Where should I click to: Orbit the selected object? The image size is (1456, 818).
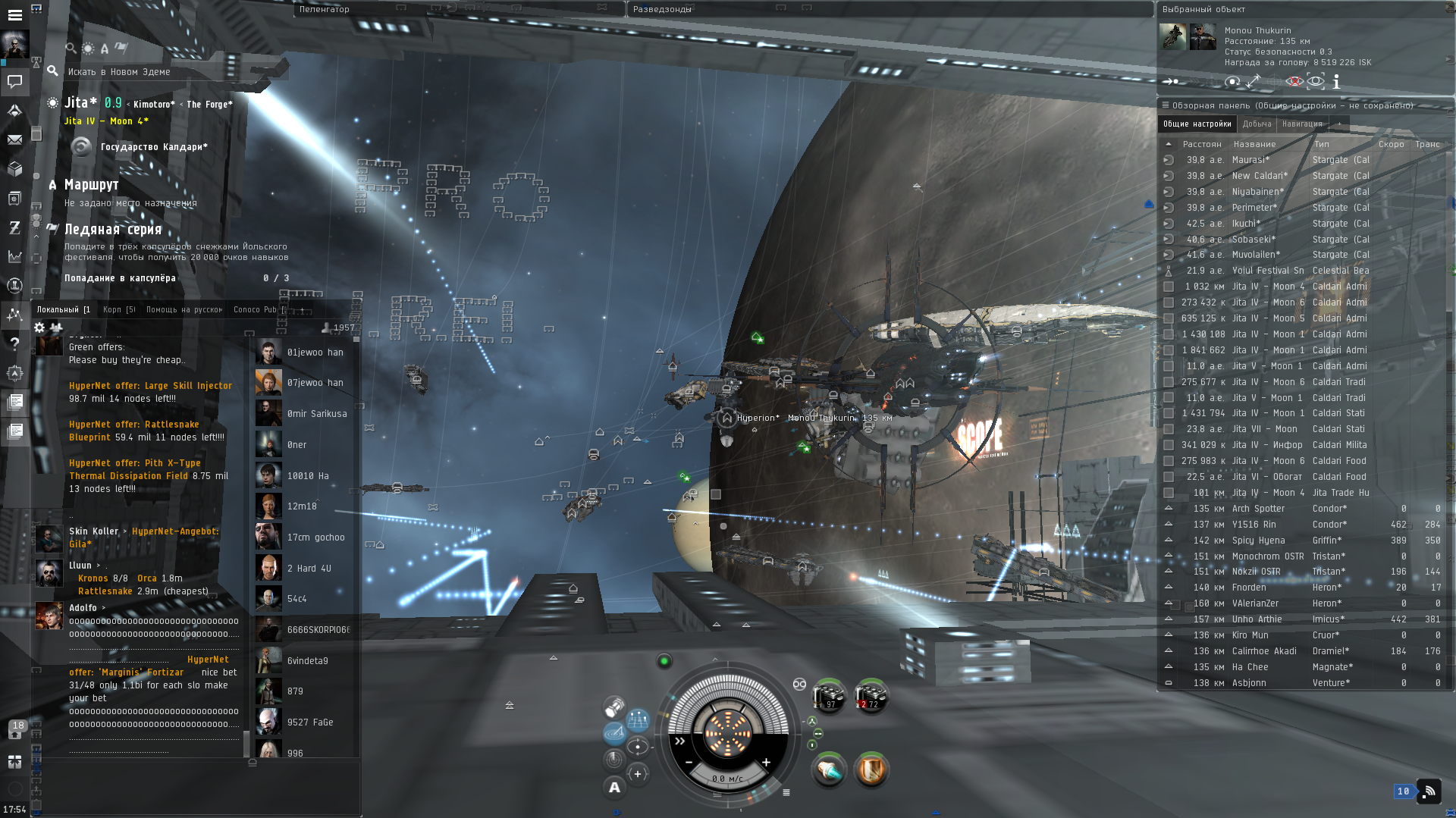pos(1232,81)
